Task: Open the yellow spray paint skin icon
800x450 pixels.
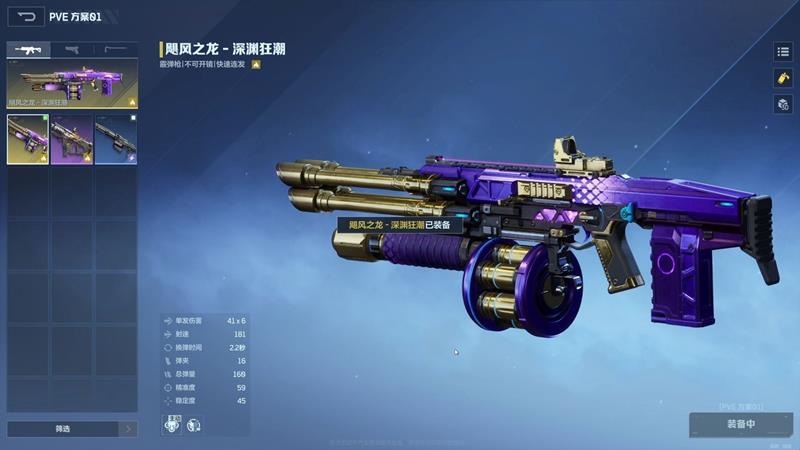Action: click(x=782, y=78)
